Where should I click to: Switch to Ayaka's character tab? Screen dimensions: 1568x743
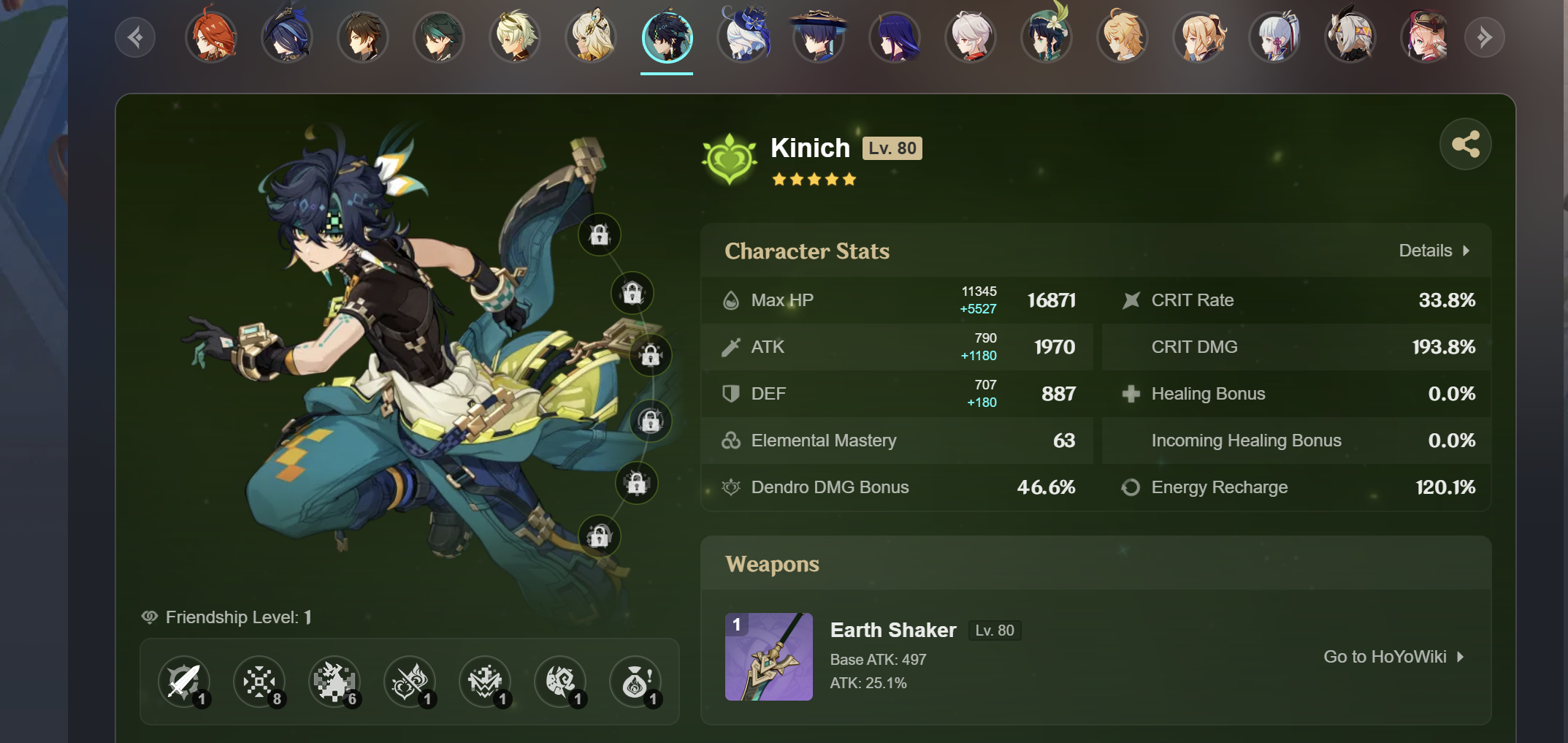[x=1274, y=37]
